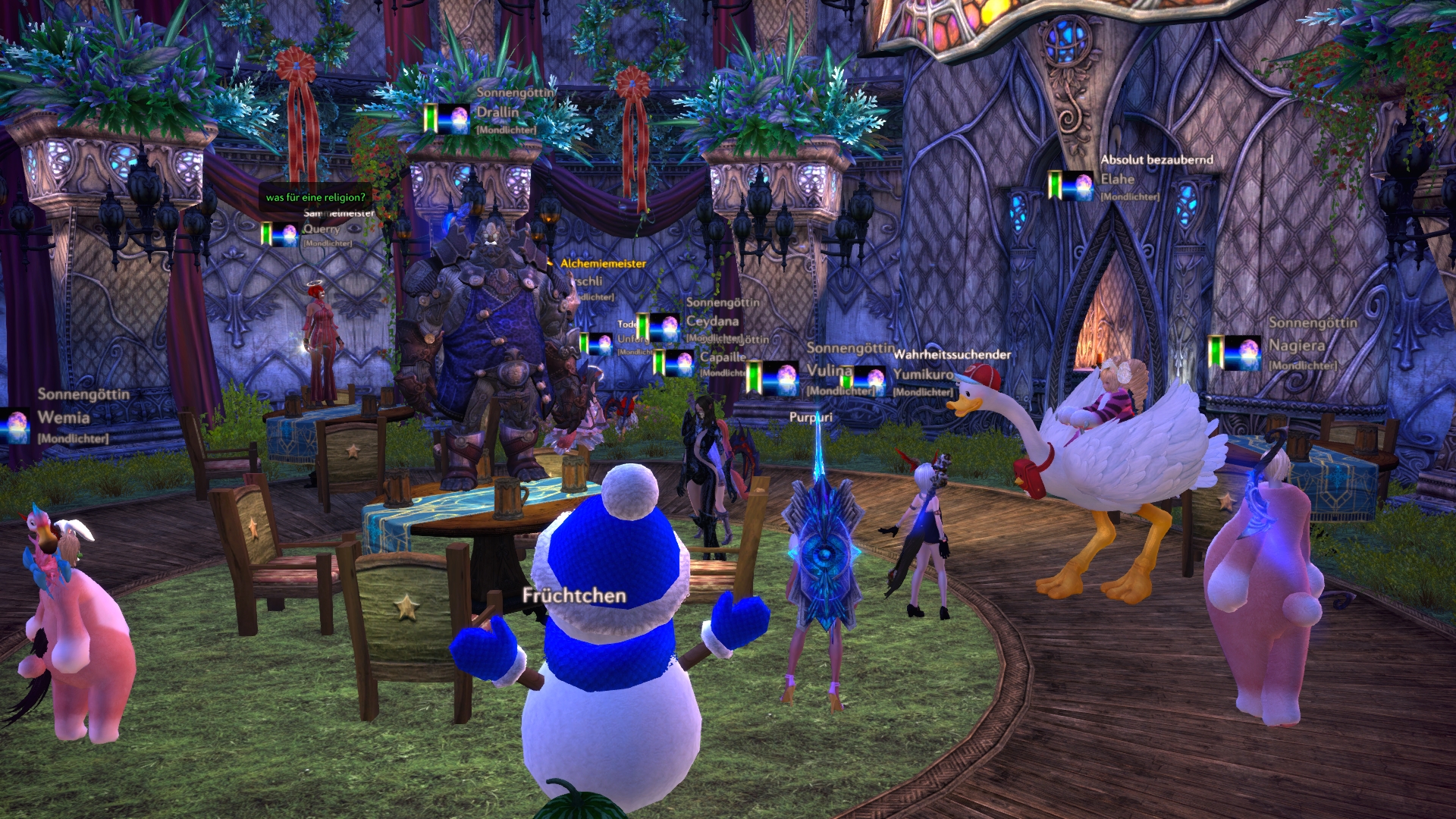Image resolution: width=1456 pixels, height=819 pixels.
Task: Select Drallin's player nameplate
Action: (x=497, y=112)
